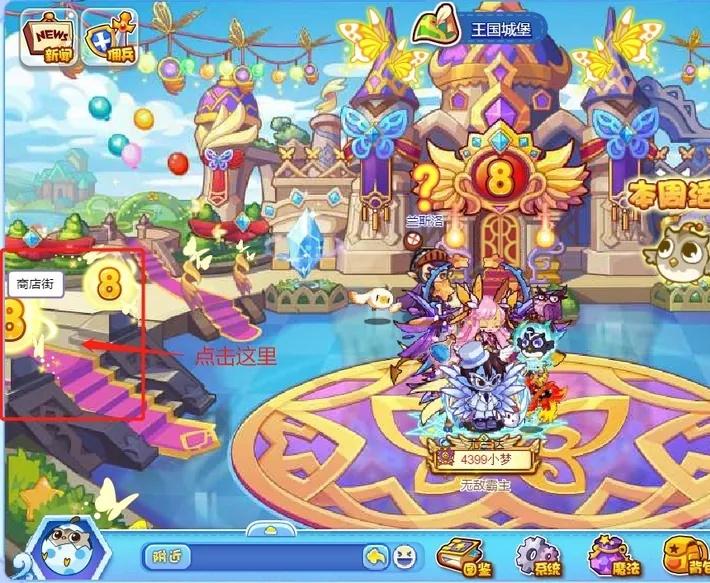Open the NEWS 新闻 panel
This screenshot has height=583, width=710.
[x=50, y=38]
